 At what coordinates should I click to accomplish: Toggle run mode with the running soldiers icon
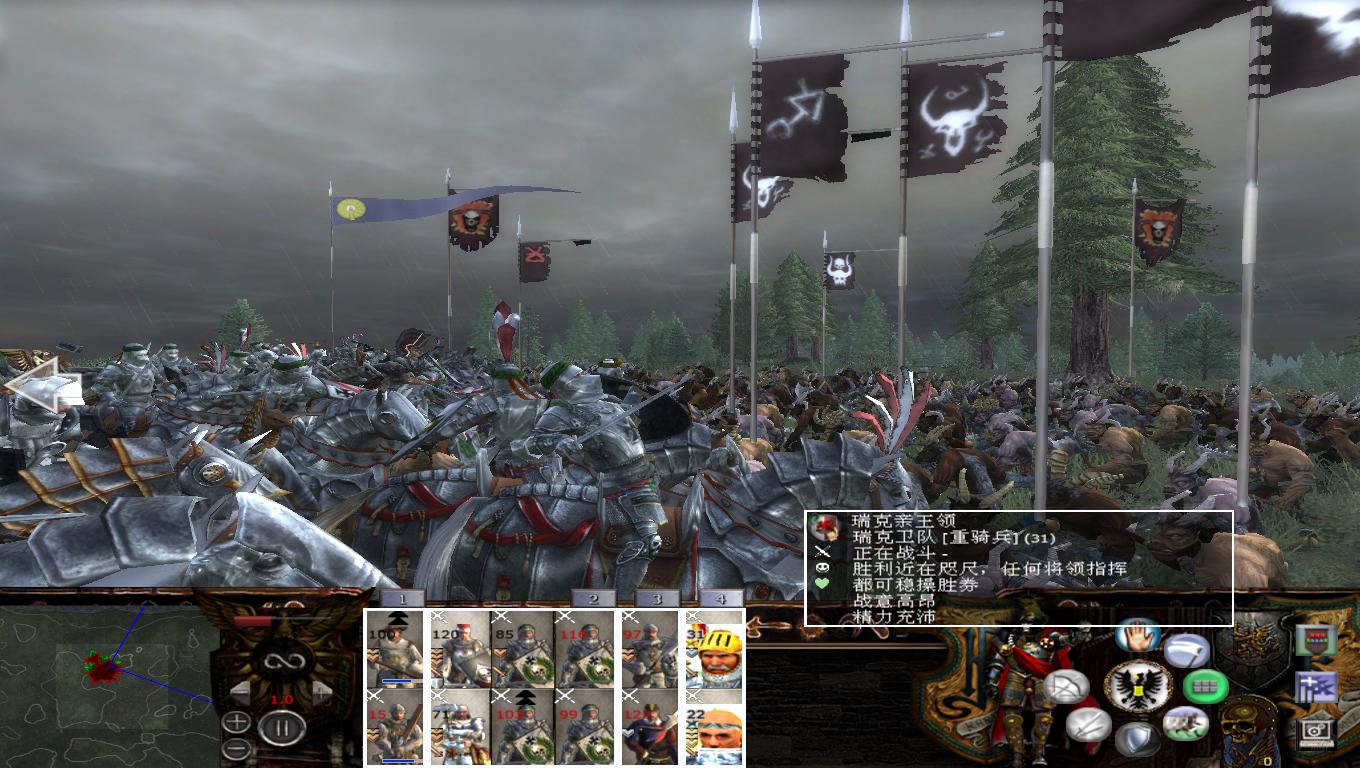[x=1185, y=724]
